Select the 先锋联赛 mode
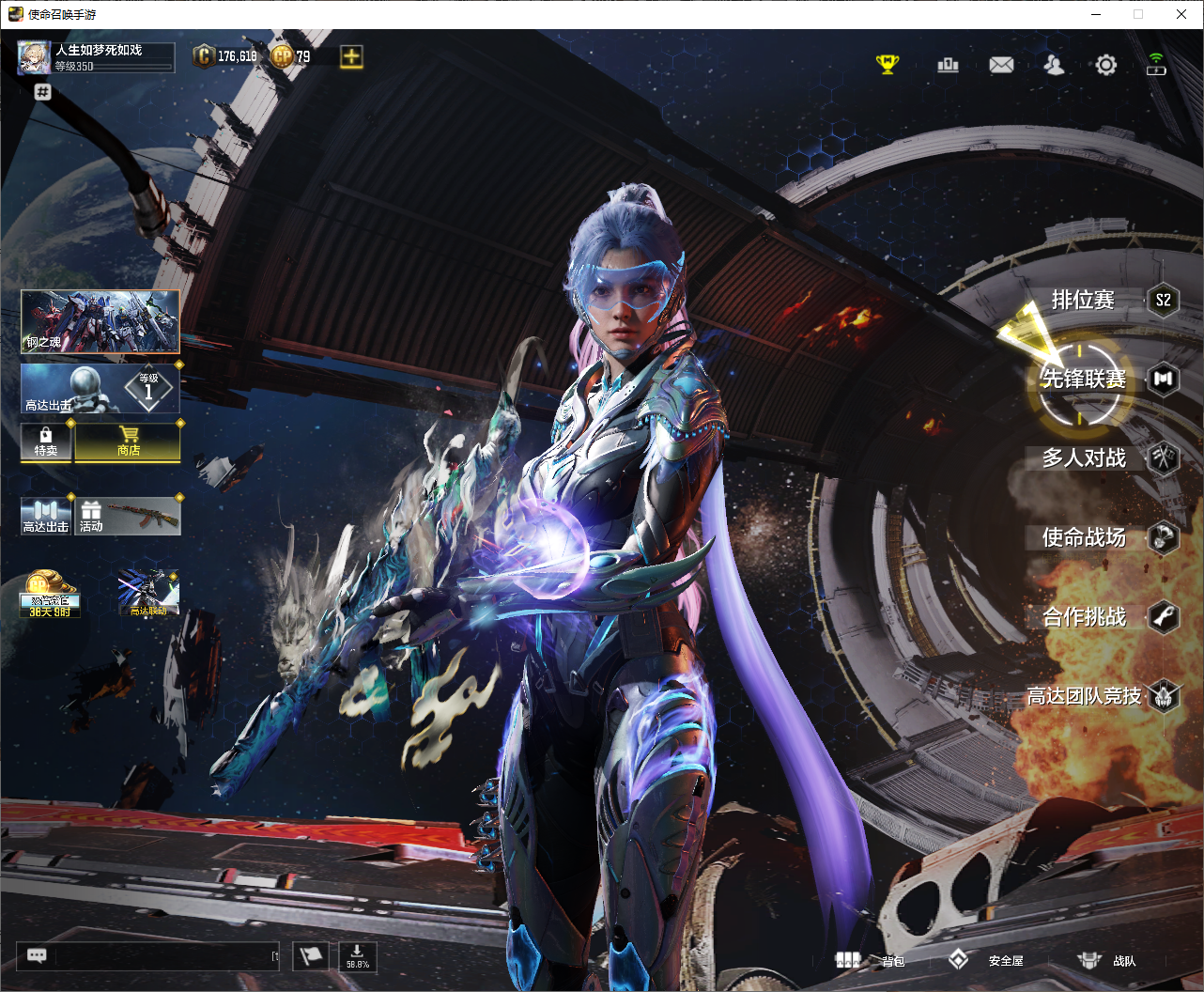The height and width of the screenshot is (992, 1204). [x=1083, y=379]
